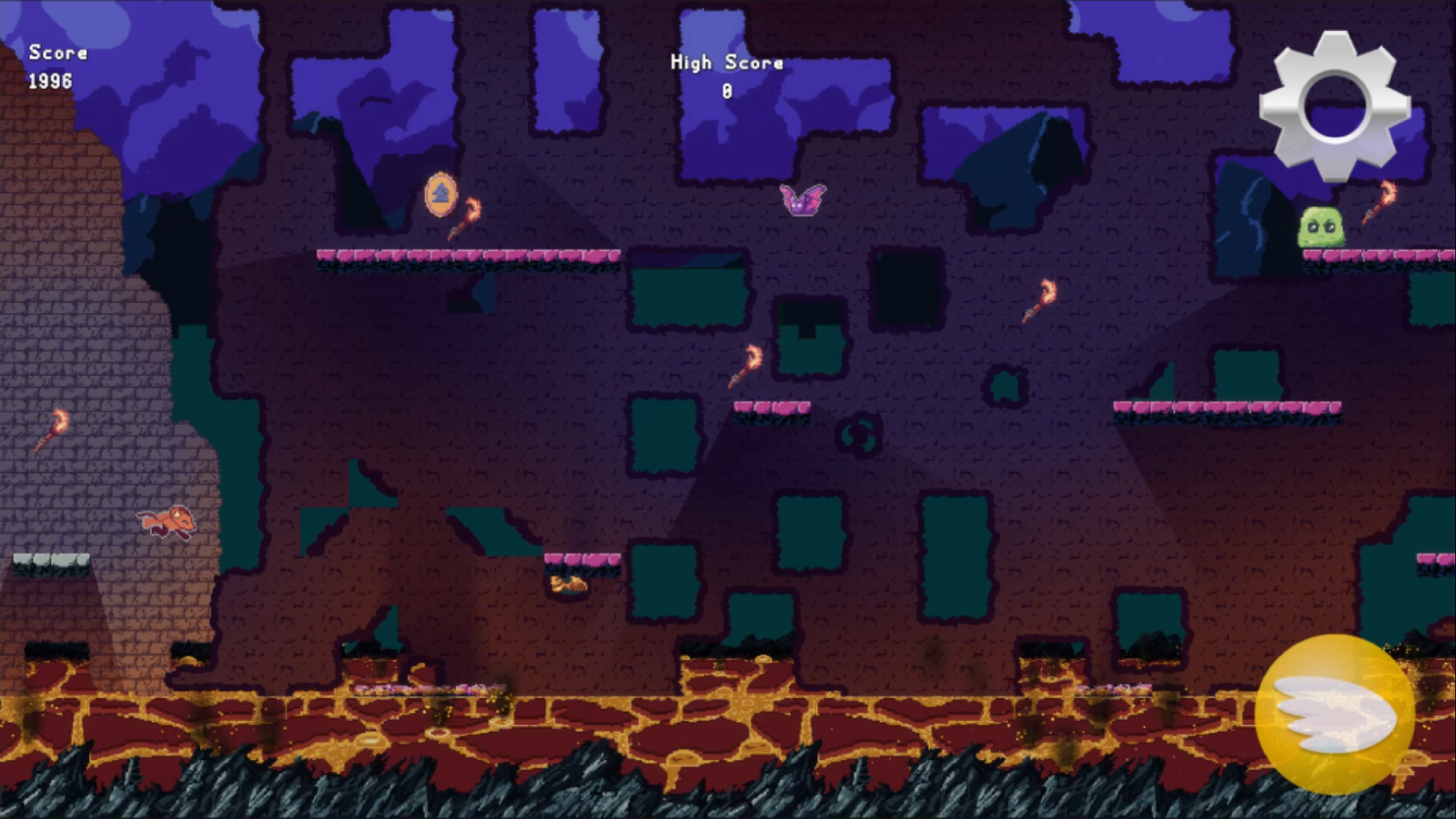1456x819 pixels.
Task: Click the spinning coin near the center
Action: pos(860,436)
